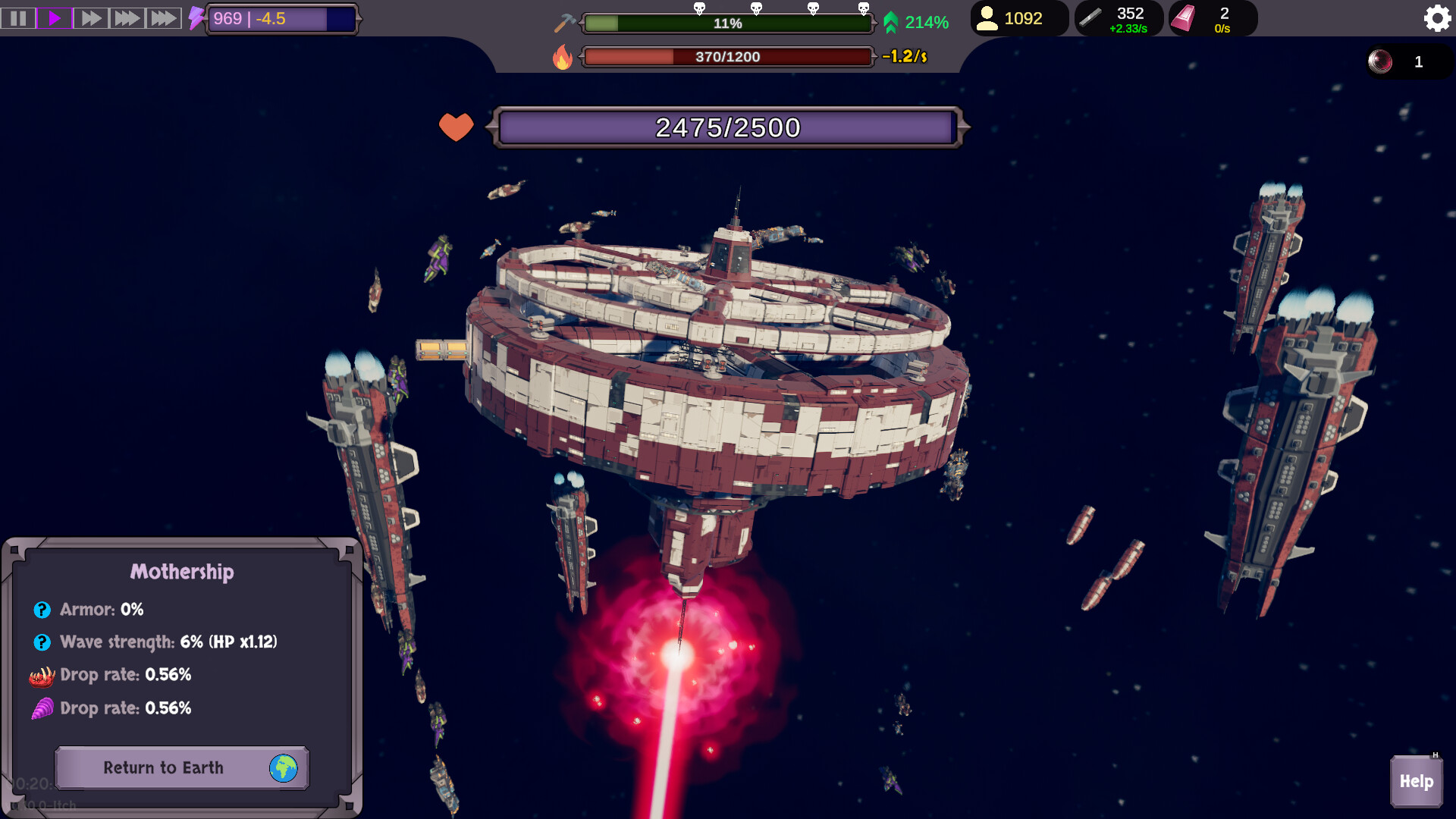Select the double-speed fast-forward control
Image resolution: width=1456 pixels, height=819 pixels.
click(91, 18)
